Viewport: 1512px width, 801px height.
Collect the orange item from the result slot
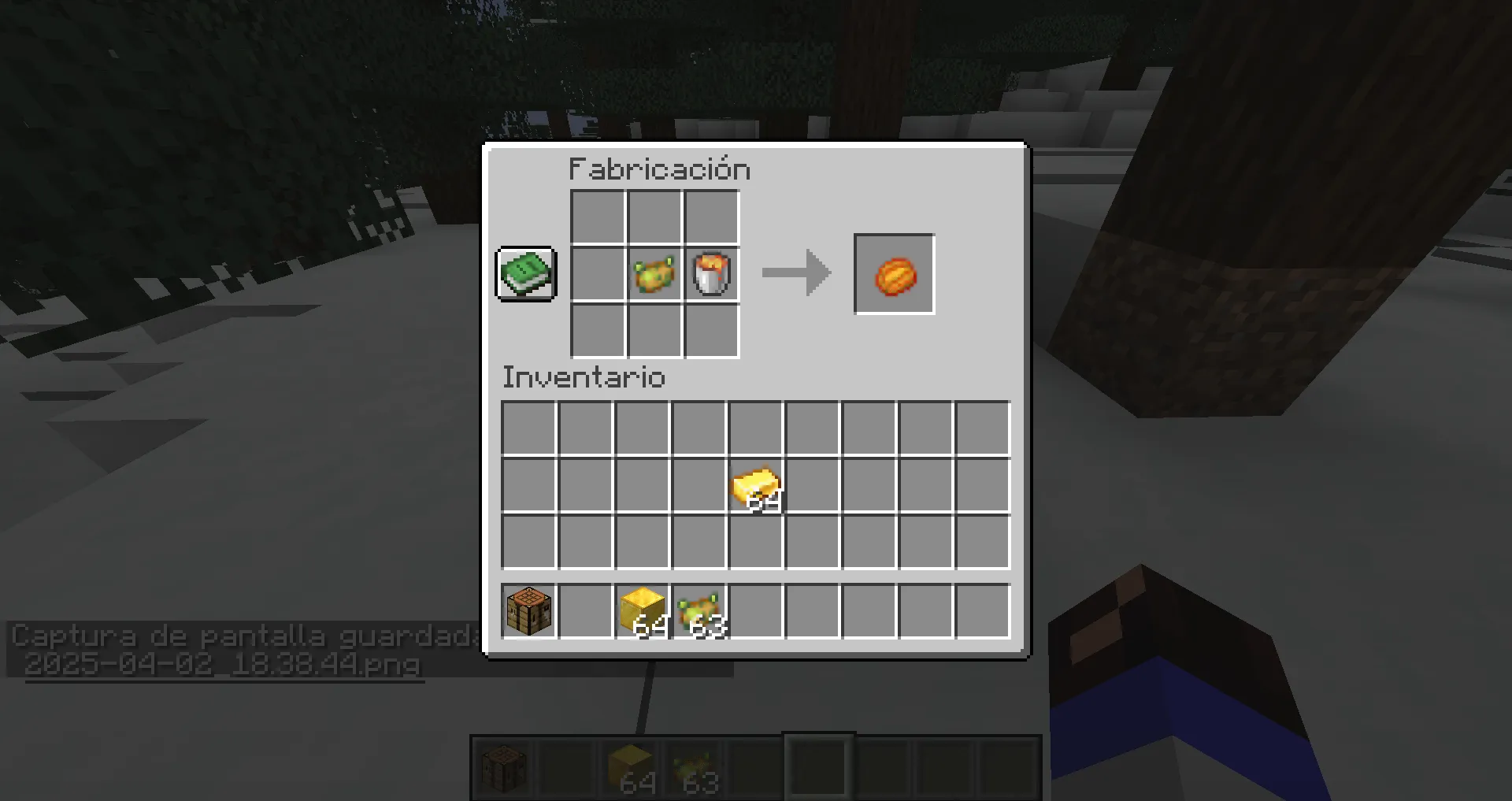894,275
